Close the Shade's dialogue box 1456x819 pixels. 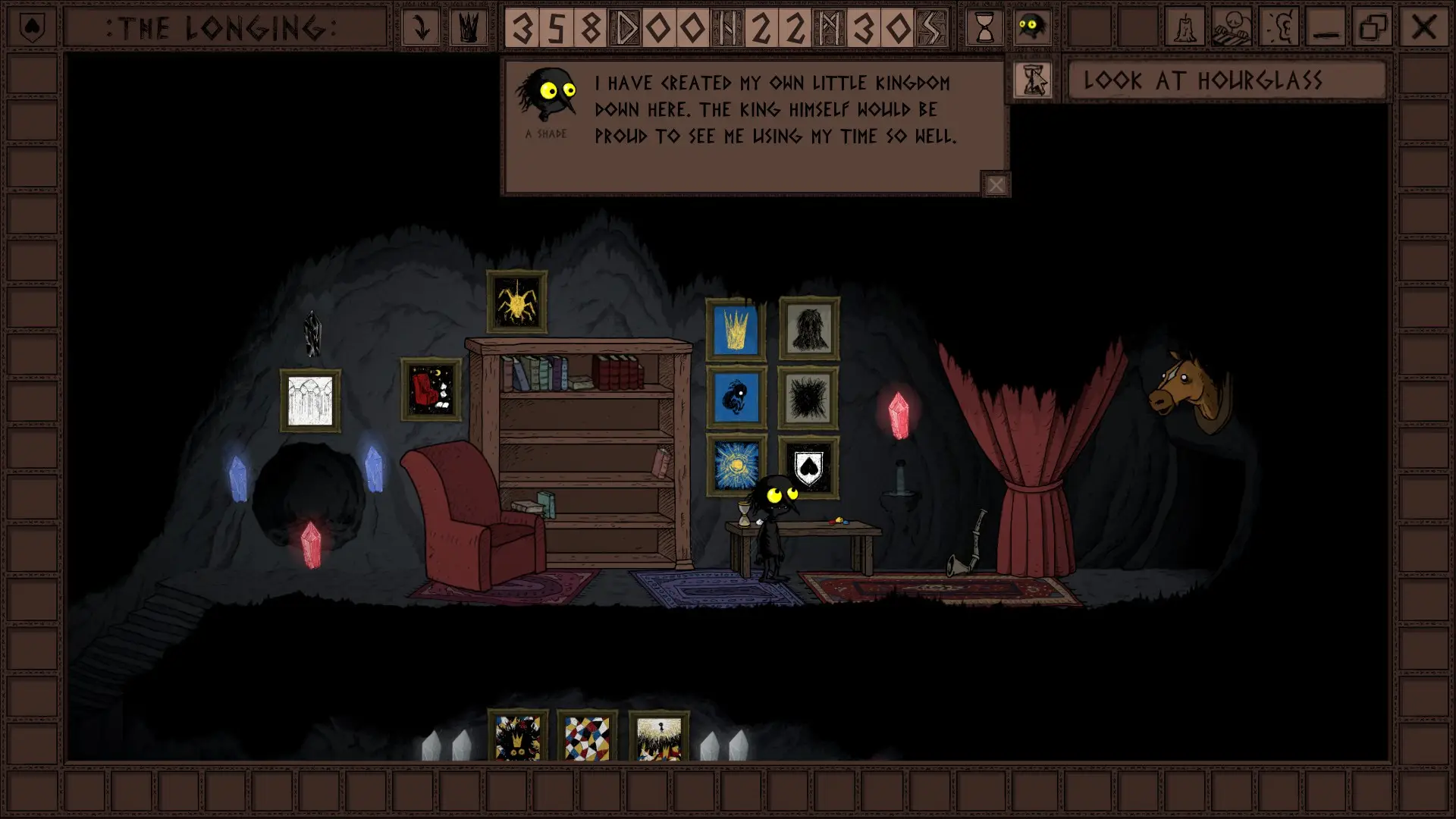[996, 184]
